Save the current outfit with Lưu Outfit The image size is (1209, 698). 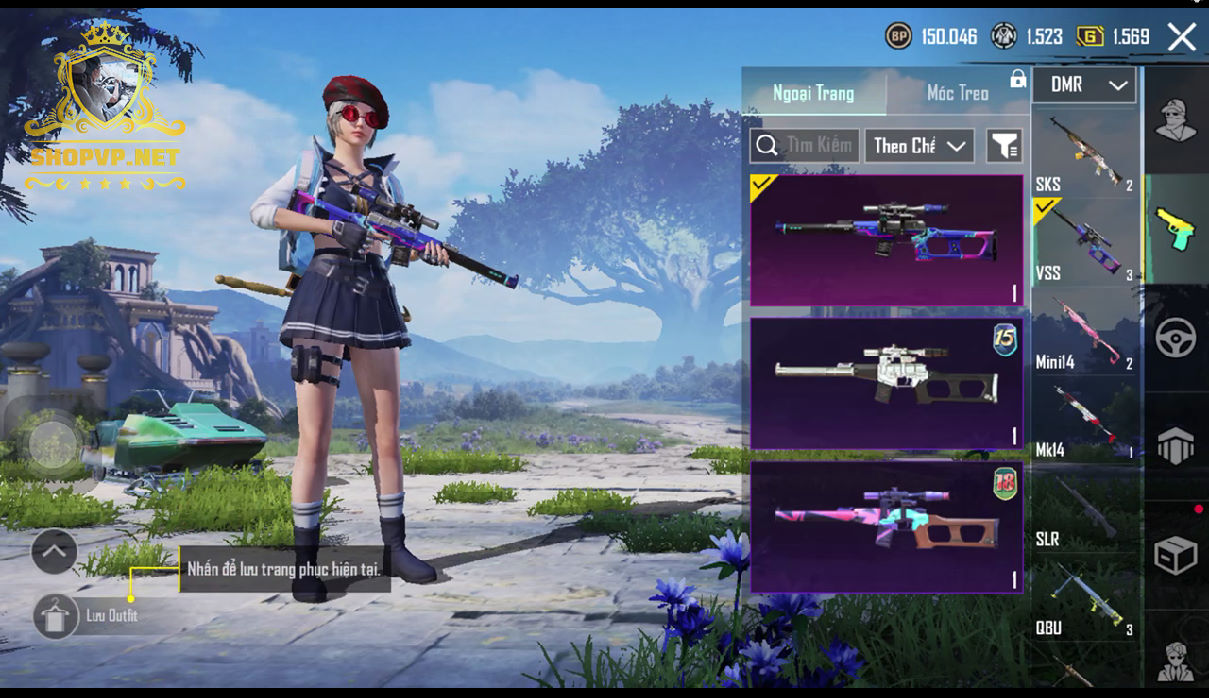point(56,616)
